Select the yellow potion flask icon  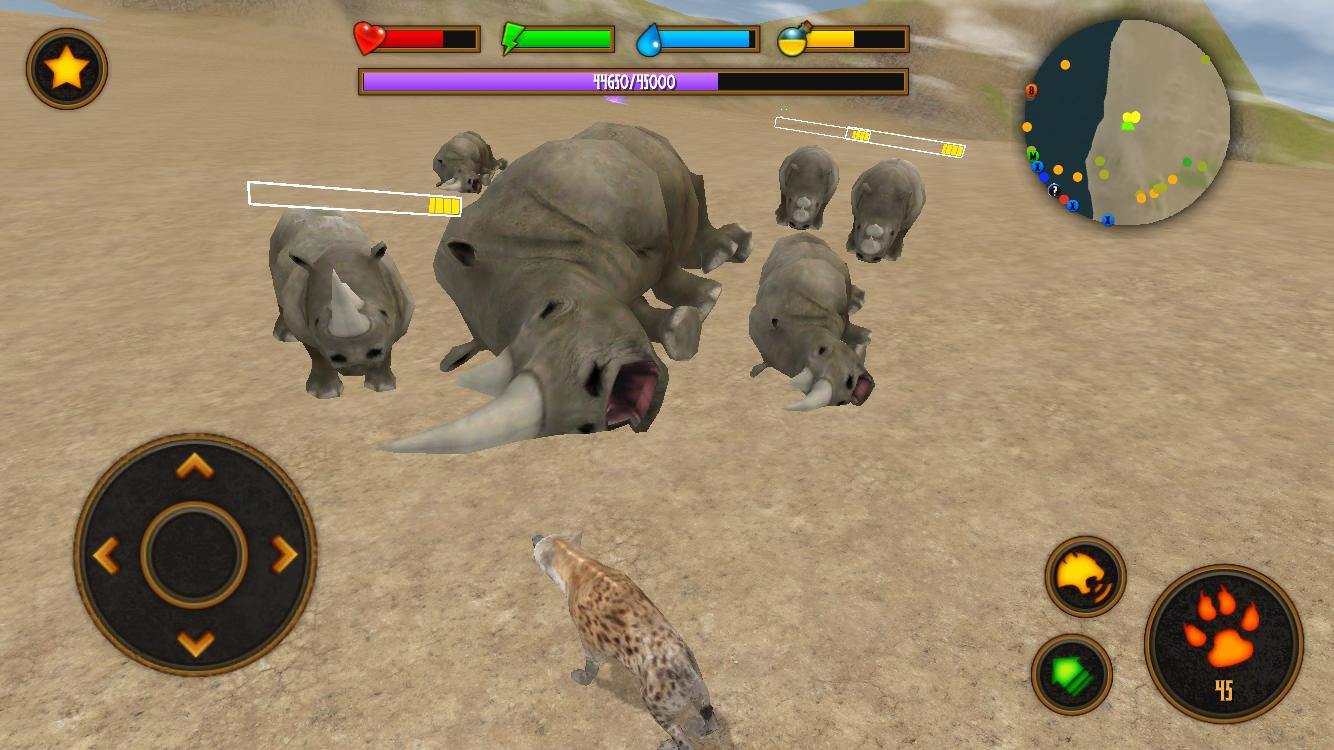pyautogui.click(x=792, y=38)
